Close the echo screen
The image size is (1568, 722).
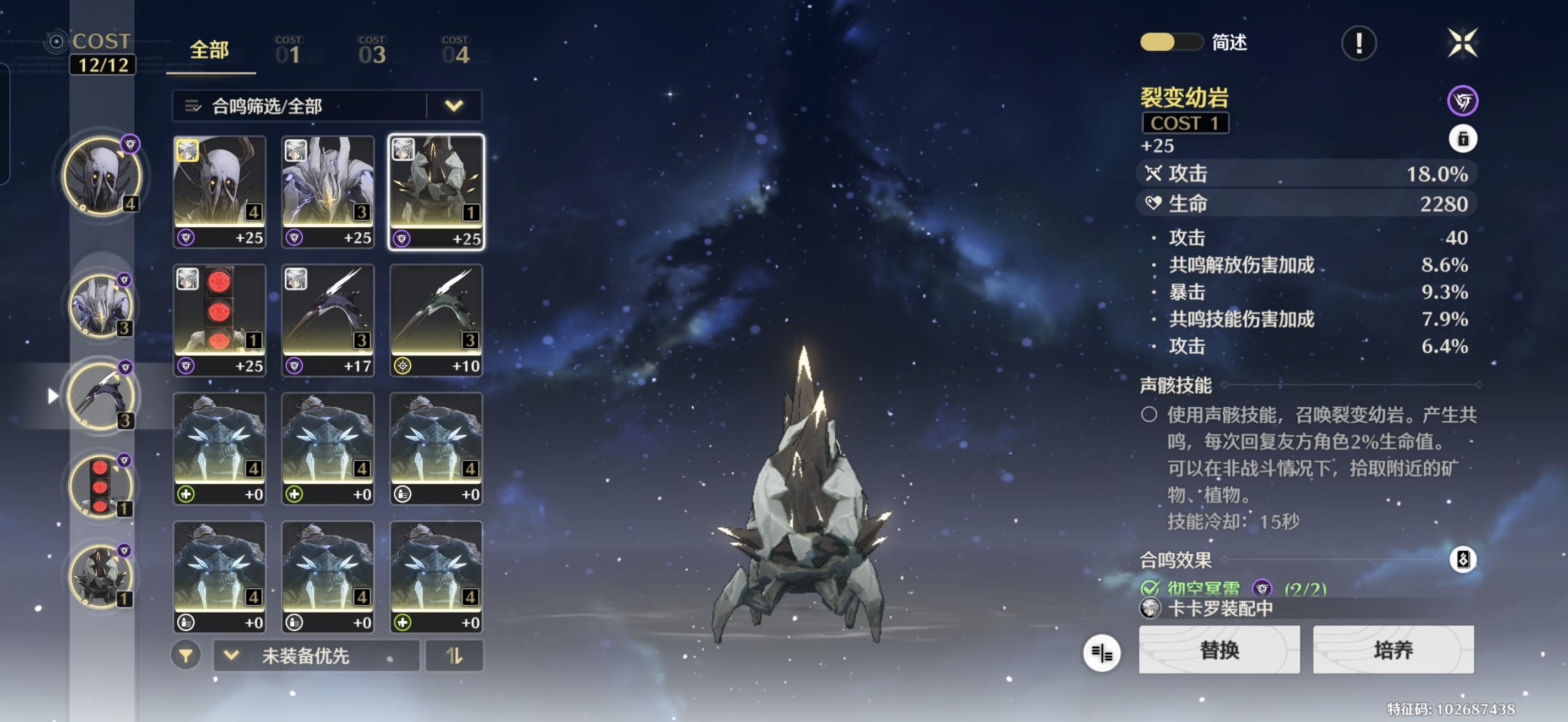[x=1462, y=43]
